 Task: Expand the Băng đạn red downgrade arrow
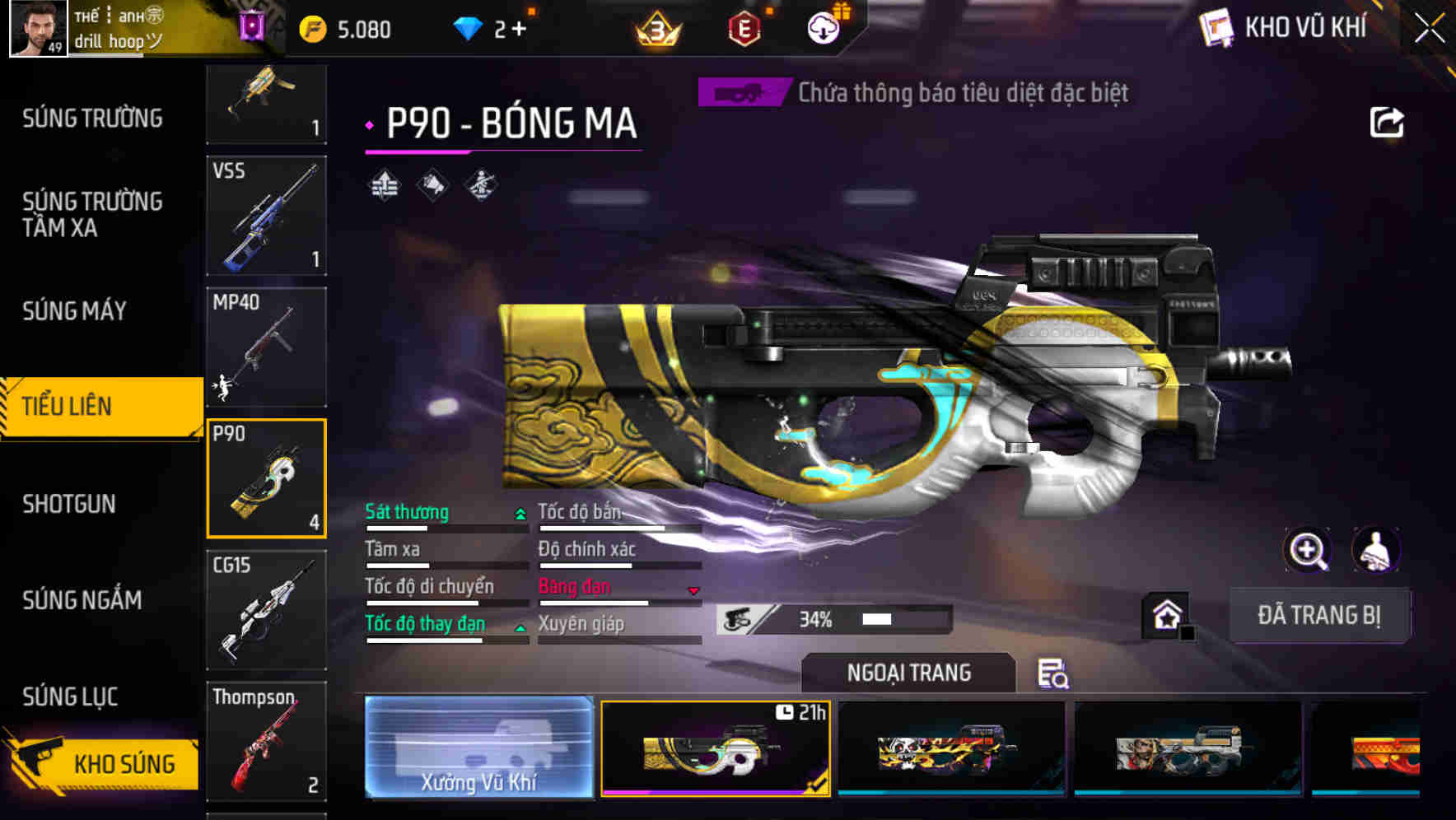[693, 589]
